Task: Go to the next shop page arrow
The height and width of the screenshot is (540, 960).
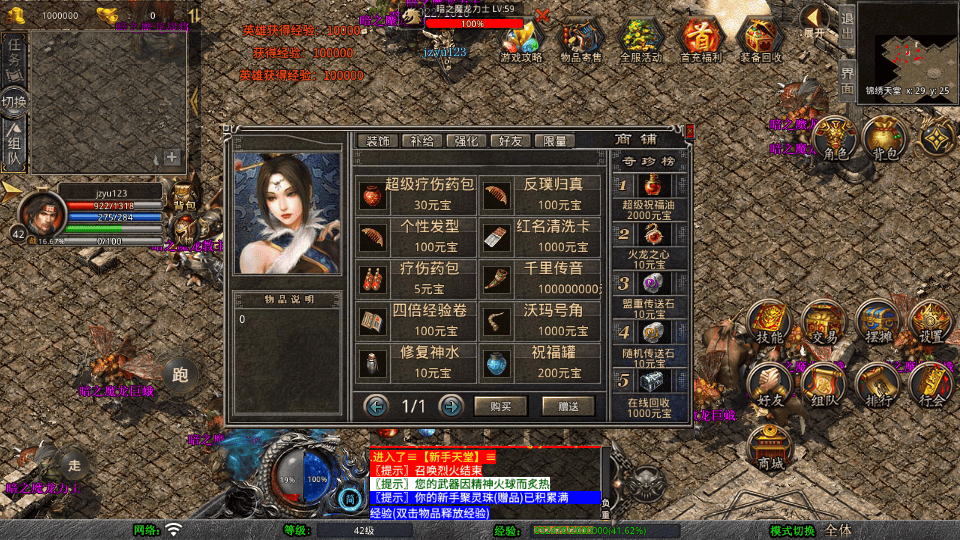Action: 451,406
